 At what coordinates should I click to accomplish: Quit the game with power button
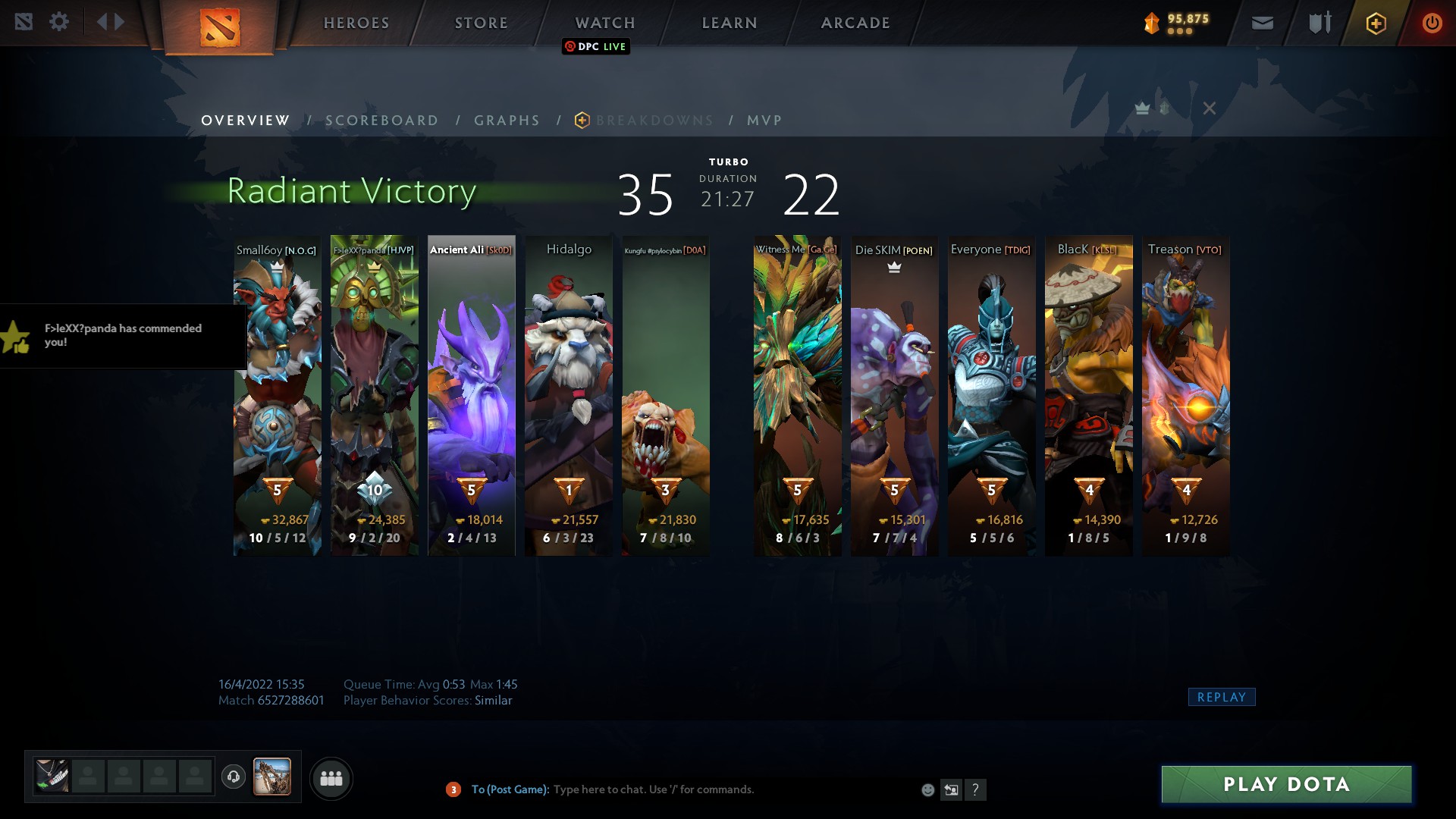[1432, 24]
